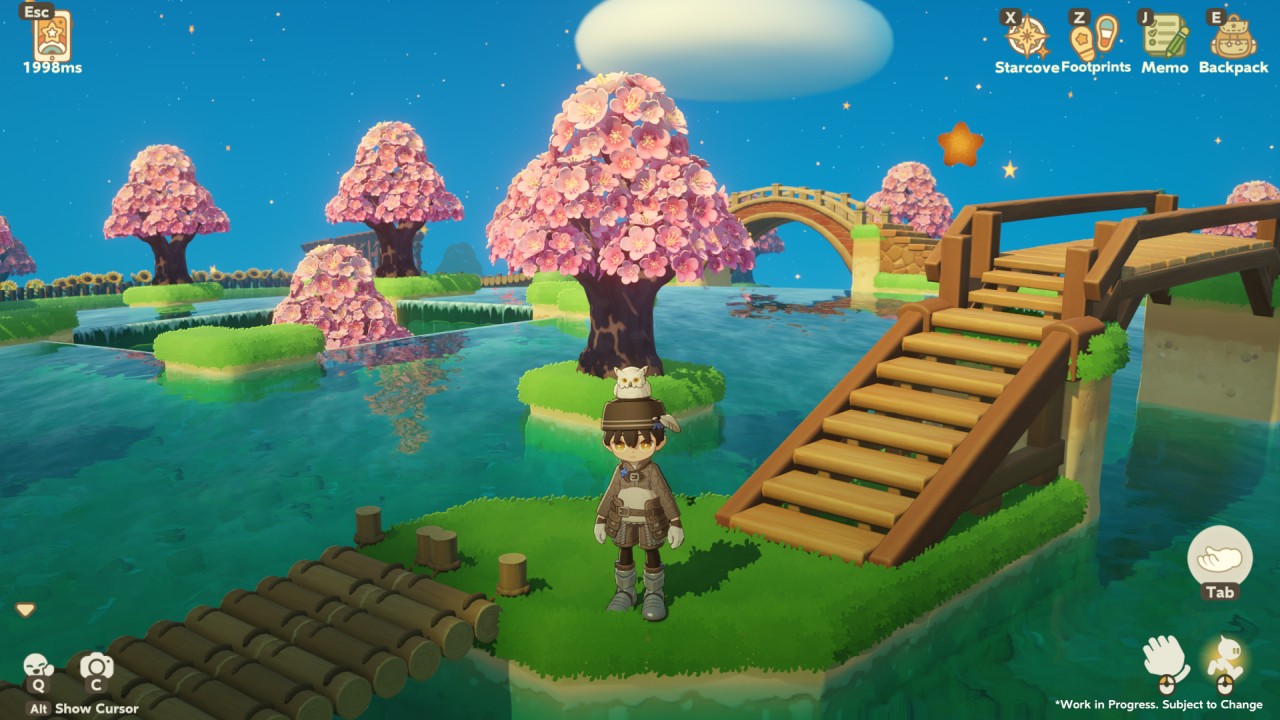
Task: Click the pointing-hand interact bubble
Action: 1219,556
